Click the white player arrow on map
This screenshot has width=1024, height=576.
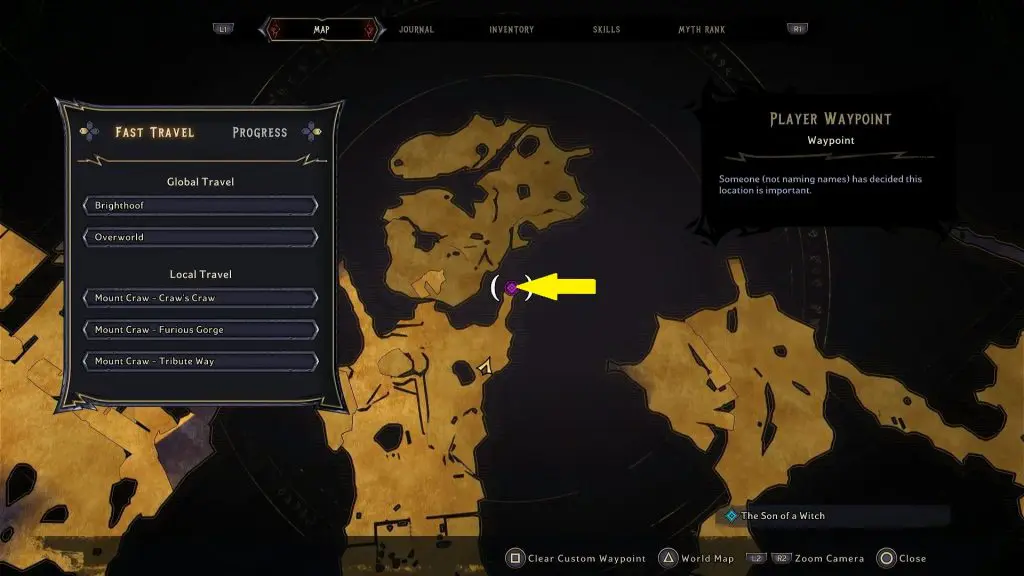[486, 368]
